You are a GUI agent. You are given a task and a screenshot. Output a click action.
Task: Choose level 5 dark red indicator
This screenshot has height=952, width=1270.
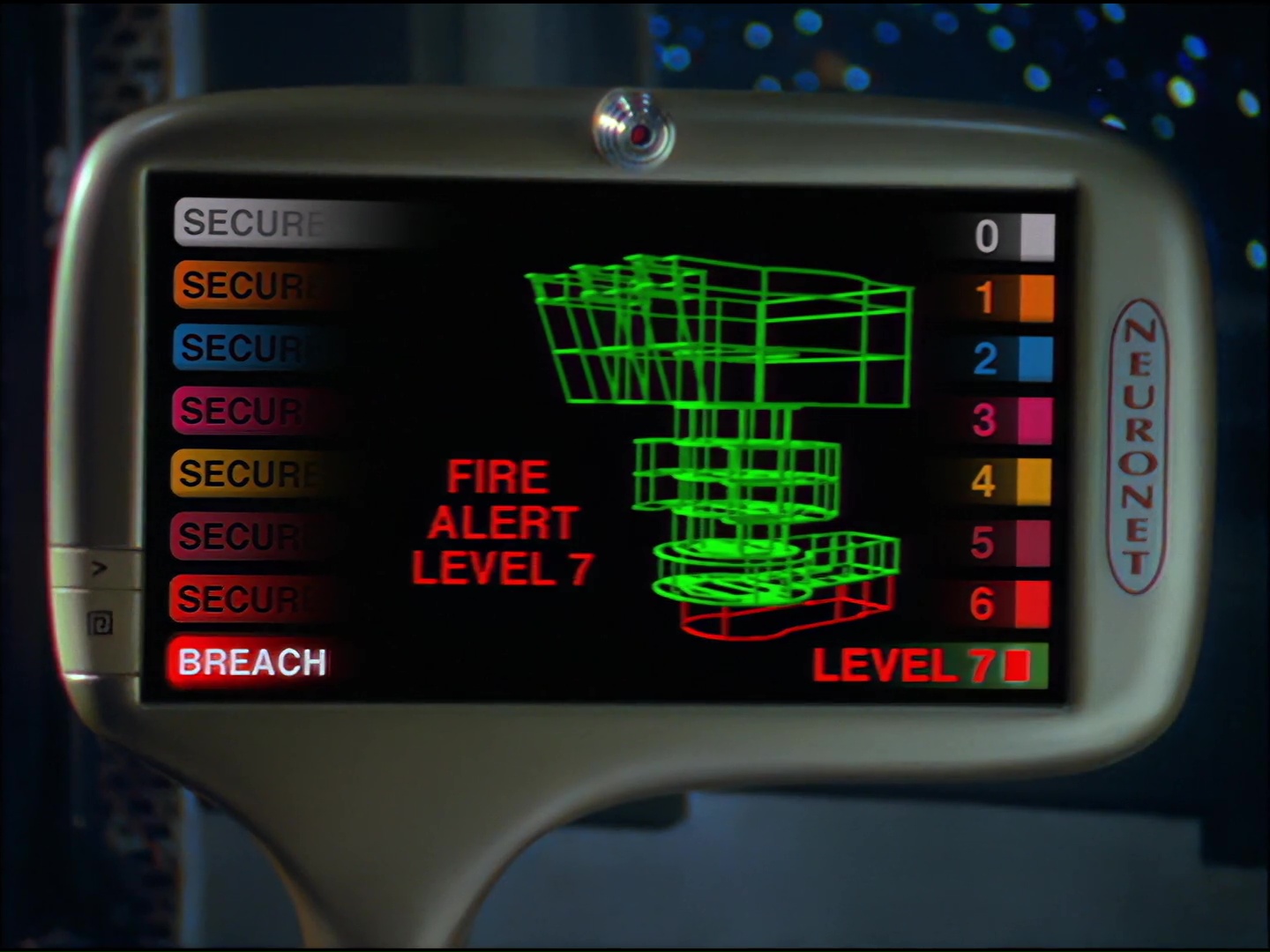1033,543
